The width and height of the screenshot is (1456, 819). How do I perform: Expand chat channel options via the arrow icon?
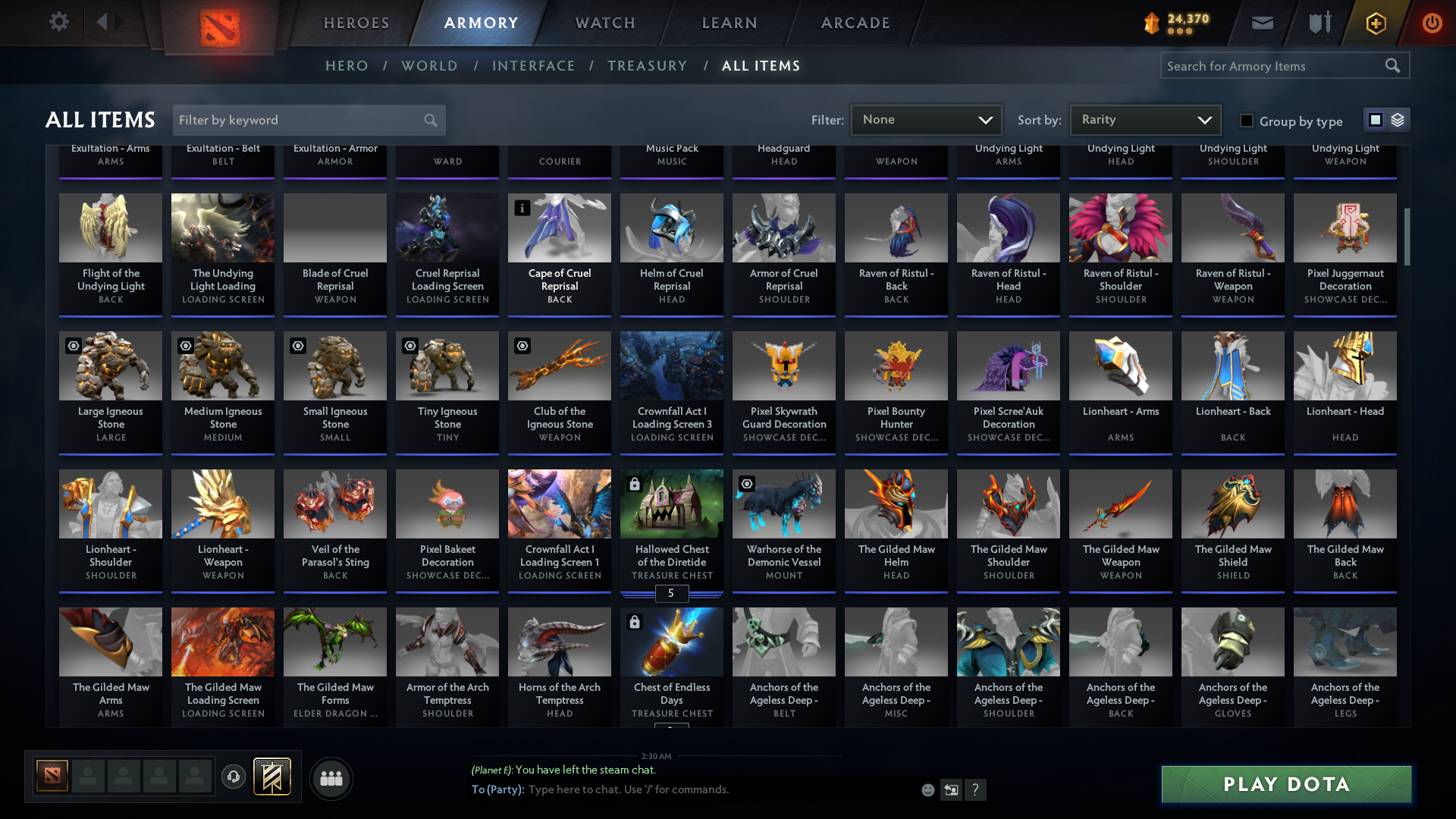tap(951, 789)
